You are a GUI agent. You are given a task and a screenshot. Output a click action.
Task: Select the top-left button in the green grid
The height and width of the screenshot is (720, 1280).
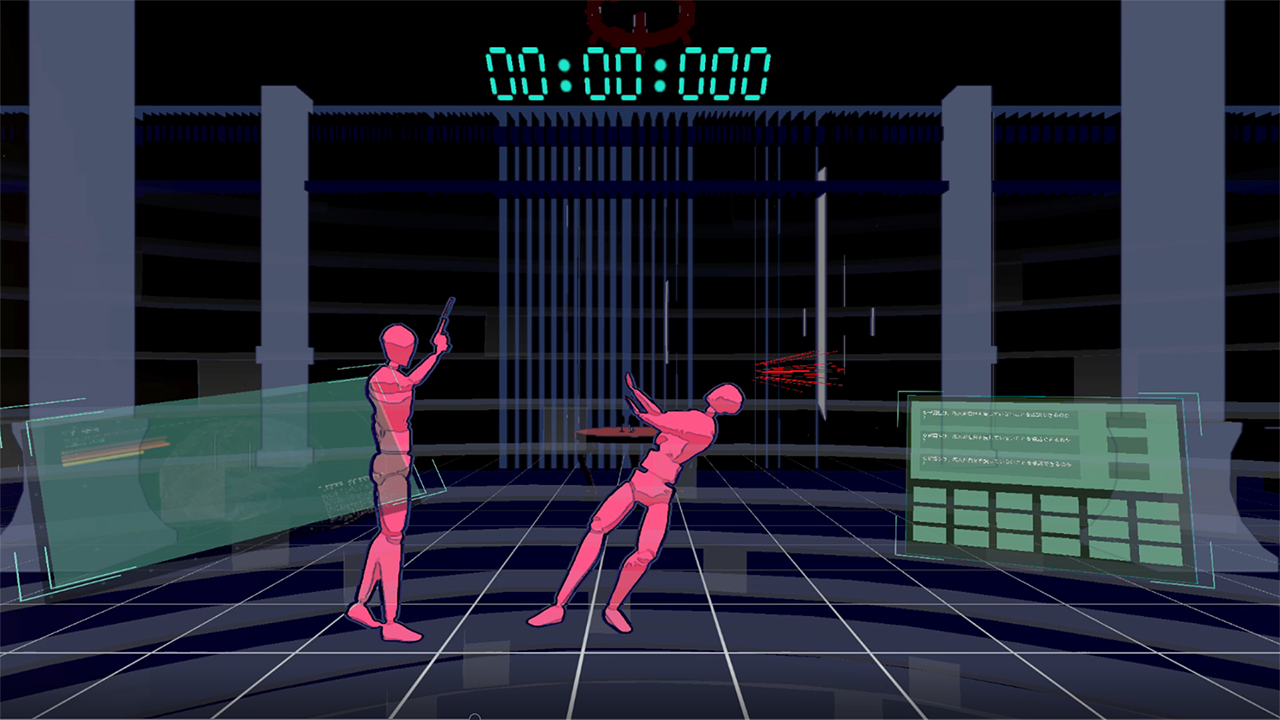tap(930, 496)
